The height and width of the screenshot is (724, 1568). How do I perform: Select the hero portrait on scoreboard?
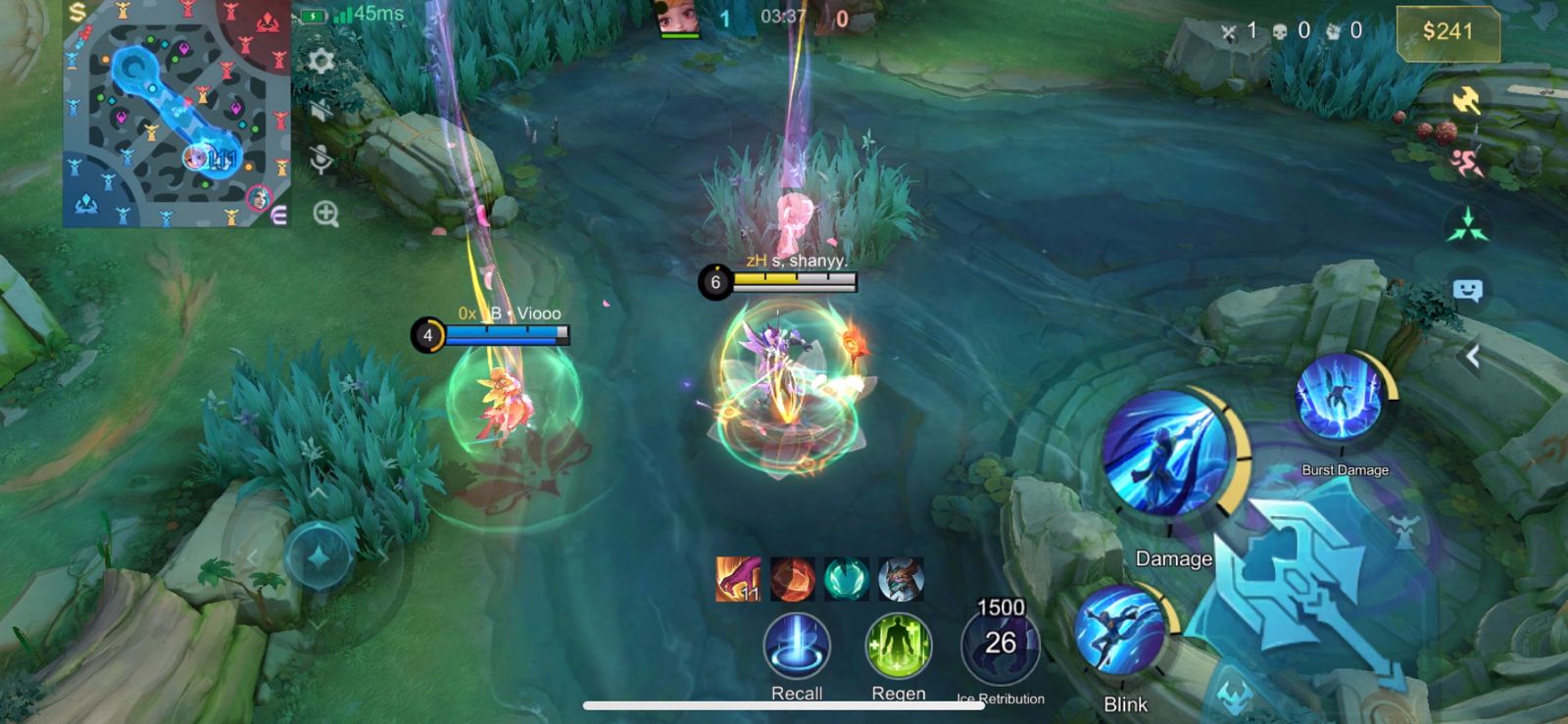(x=679, y=18)
